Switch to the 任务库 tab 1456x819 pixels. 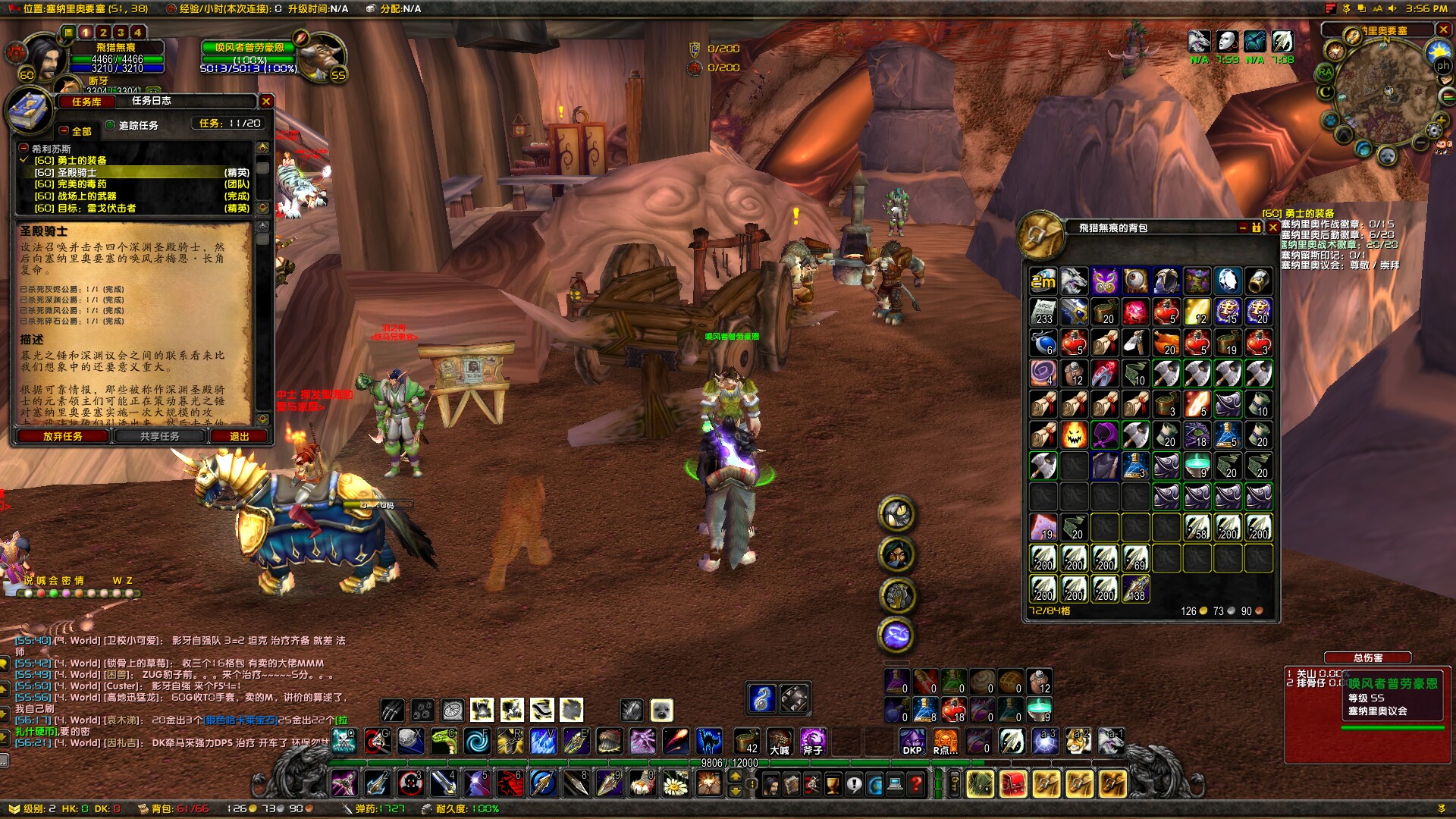click(85, 101)
